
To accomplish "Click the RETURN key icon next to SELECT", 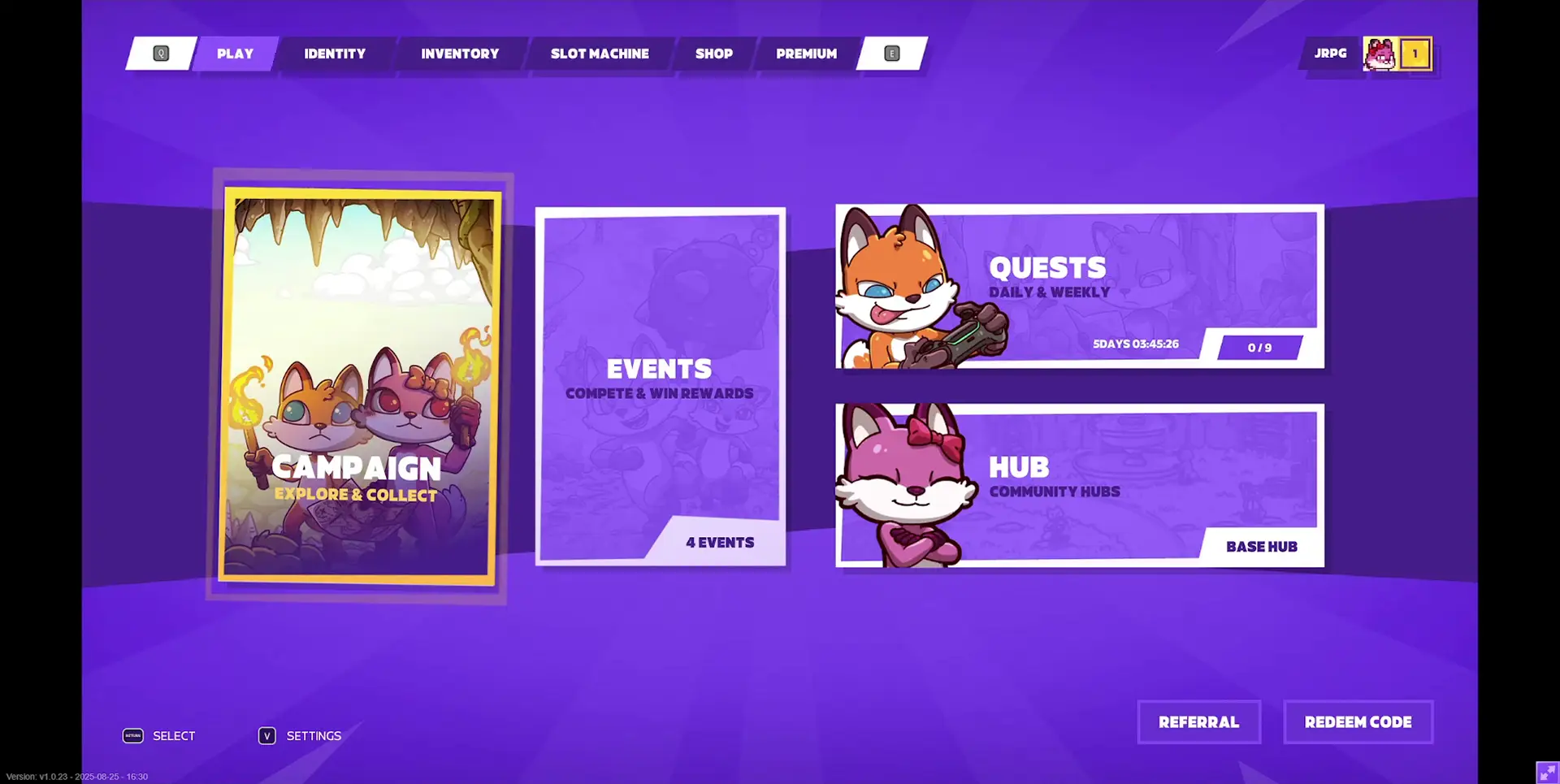I will 132,735.
